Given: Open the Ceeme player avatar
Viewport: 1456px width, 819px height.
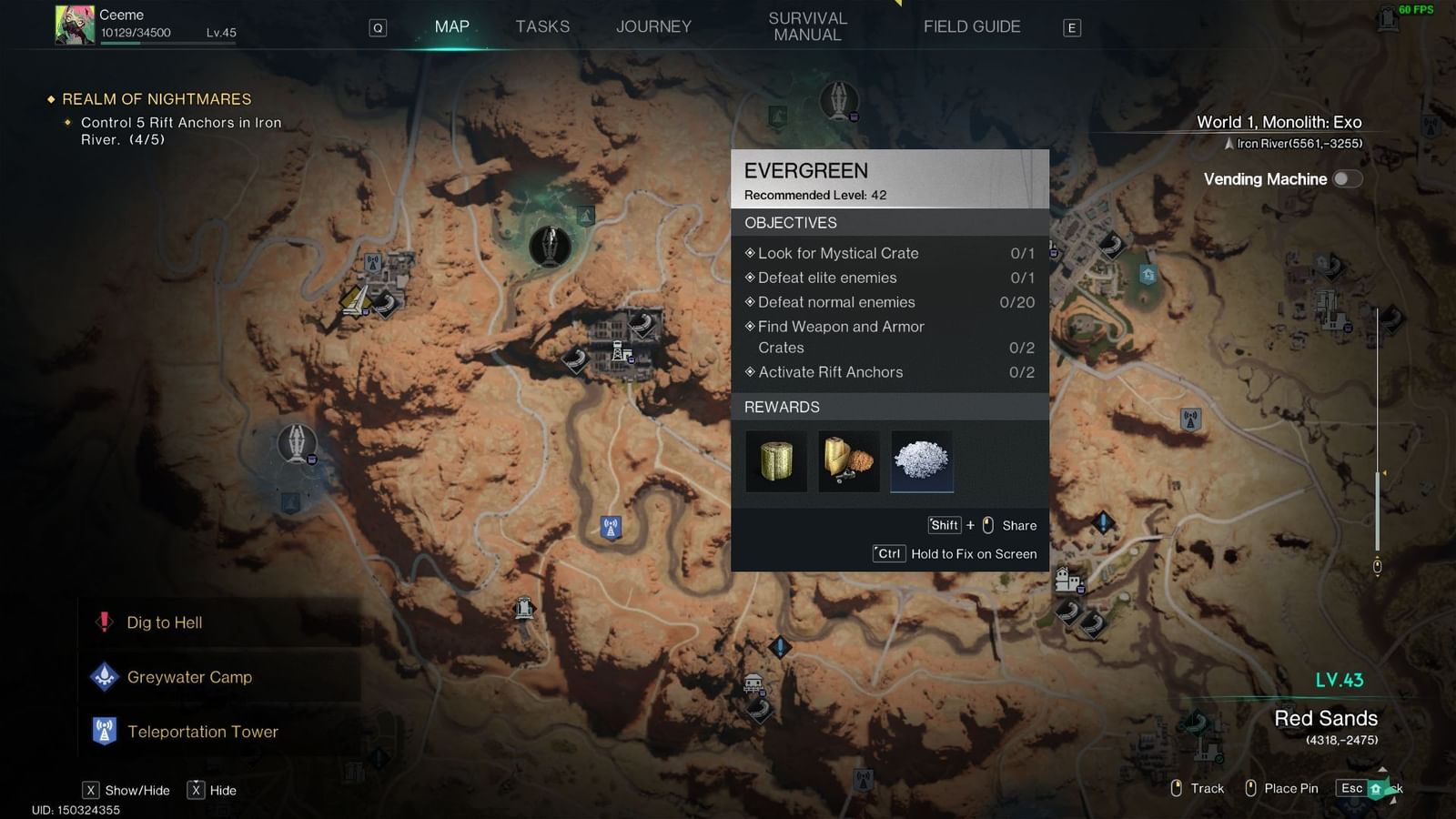Looking at the screenshot, I should tap(75, 25).
